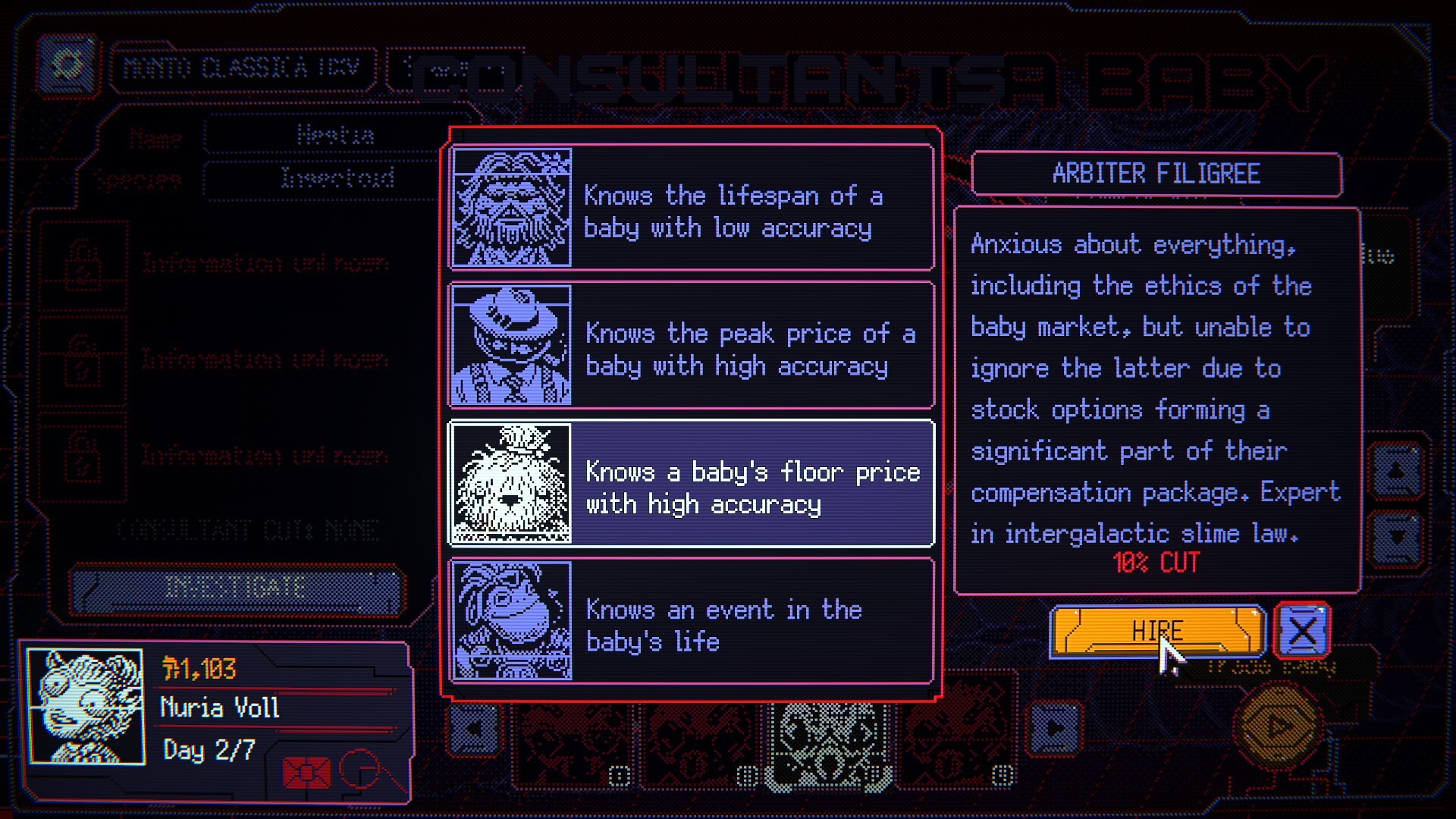
Task: Dismiss the hire panel with the X button
Action: (x=1302, y=629)
